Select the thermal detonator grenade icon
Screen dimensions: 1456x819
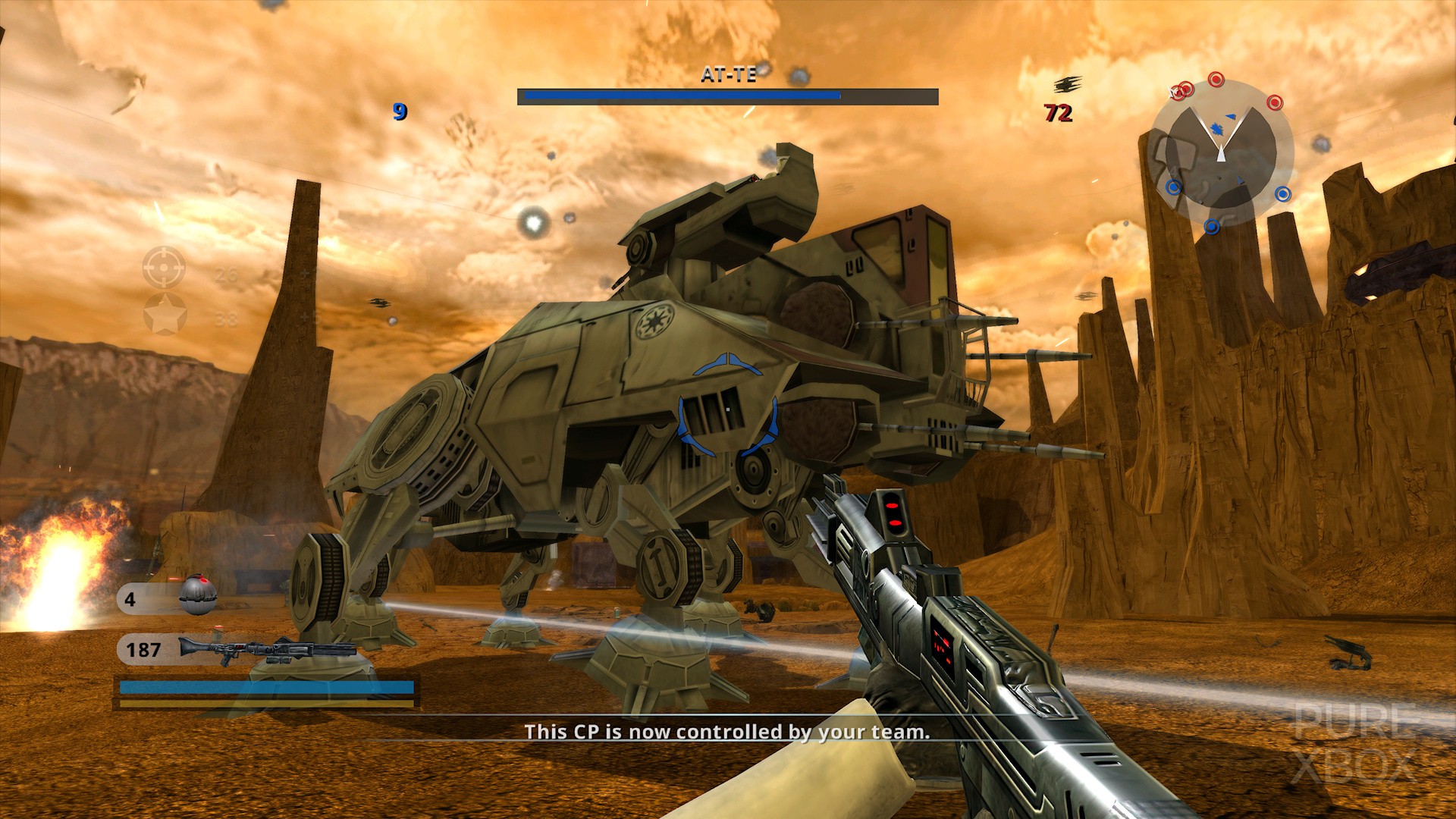click(x=198, y=594)
